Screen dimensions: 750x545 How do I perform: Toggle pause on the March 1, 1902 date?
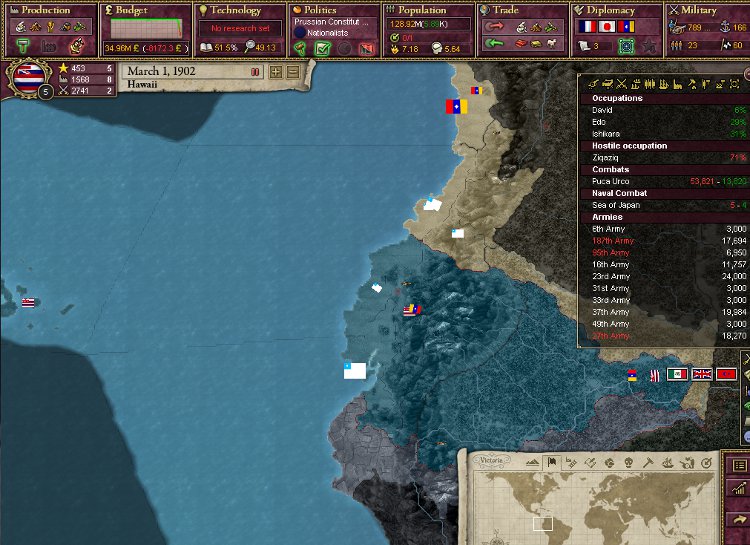pyautogui.click(x=190, y=72)
